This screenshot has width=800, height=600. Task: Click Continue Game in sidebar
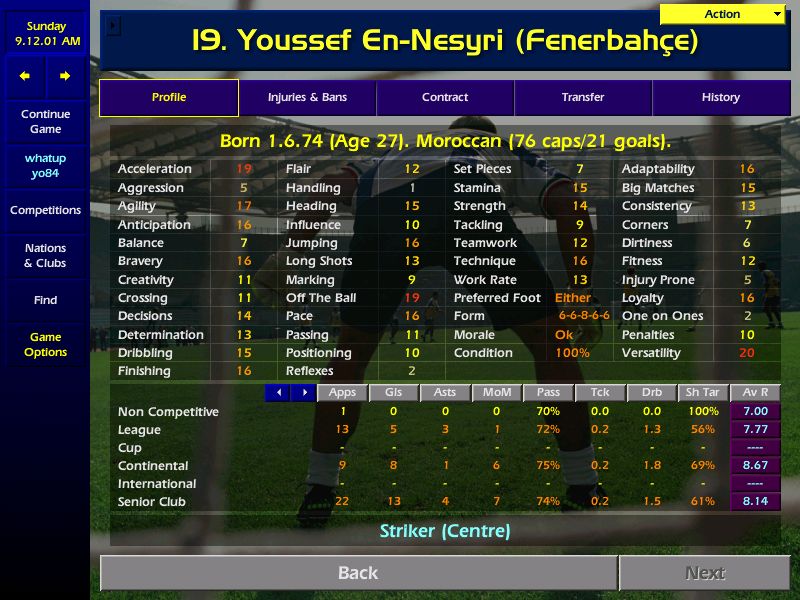(x=45, y=122)
